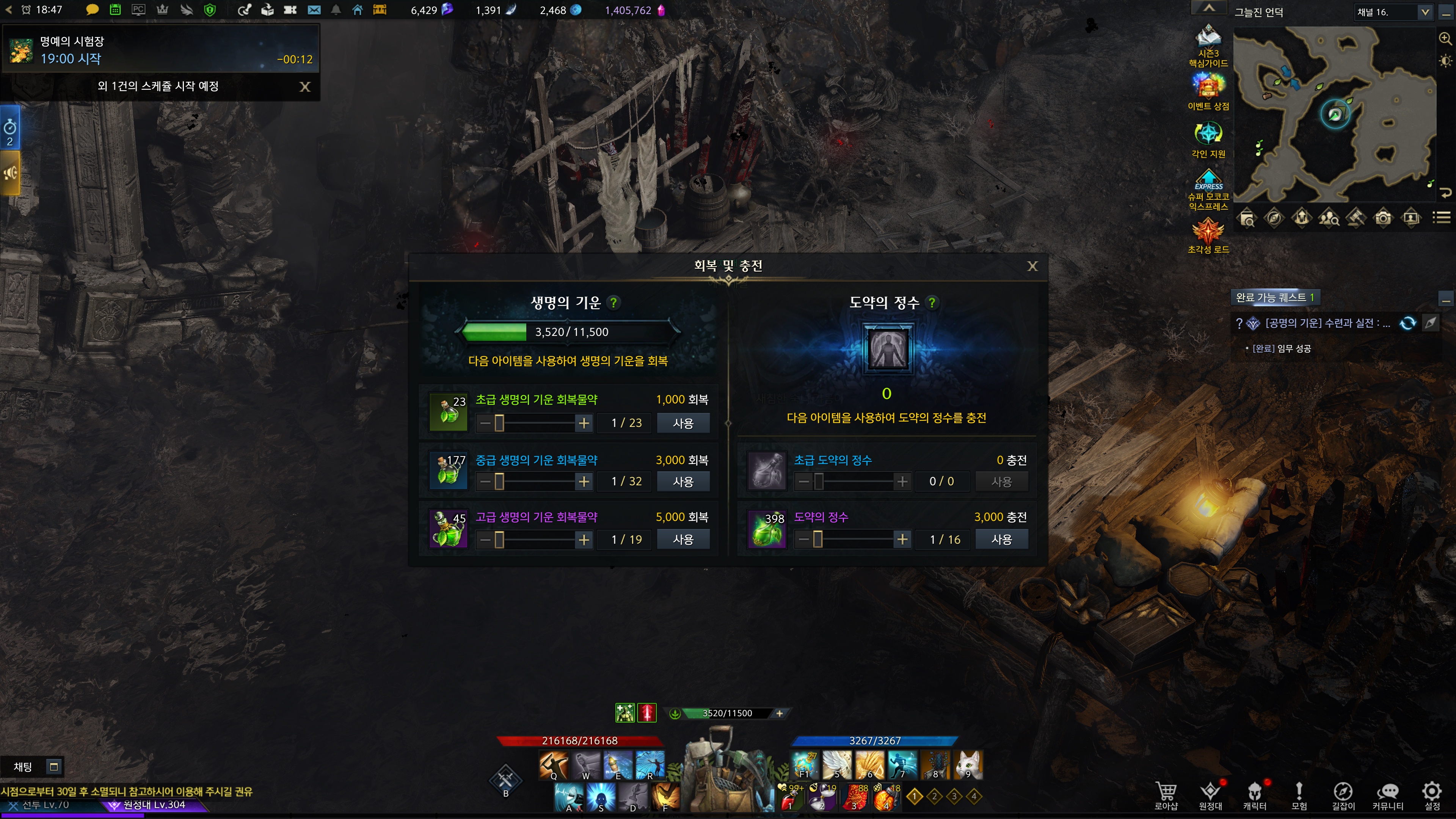
Task: Show the 도약의 정수 help tooltip
Action: click(x=932, y=303)
